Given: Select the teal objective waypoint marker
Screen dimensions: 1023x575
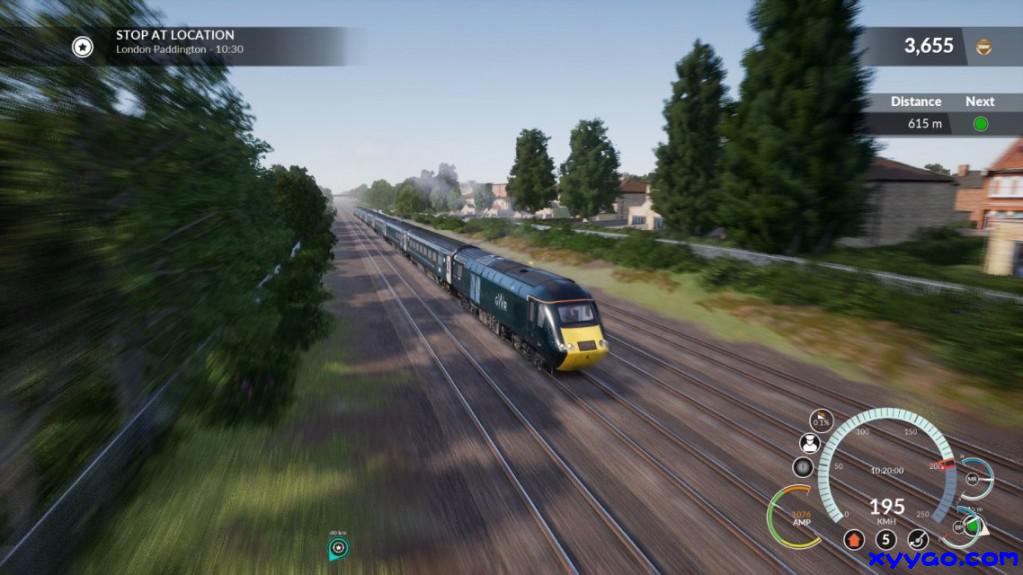Looking at the screenshot, I should click(x=338, y=548).
